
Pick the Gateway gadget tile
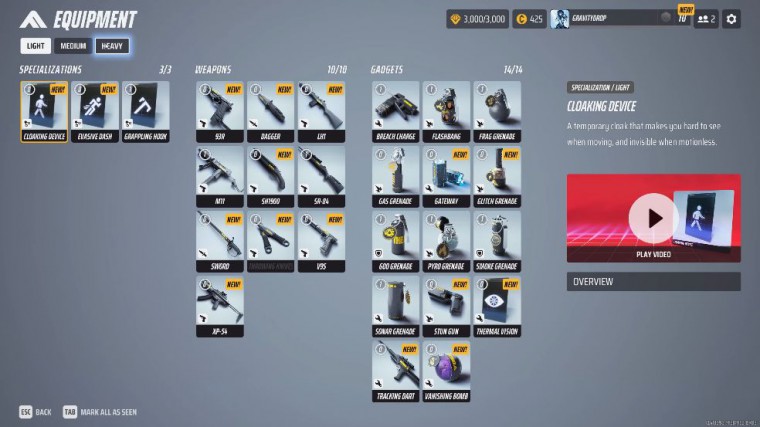(x=446, y=176)
